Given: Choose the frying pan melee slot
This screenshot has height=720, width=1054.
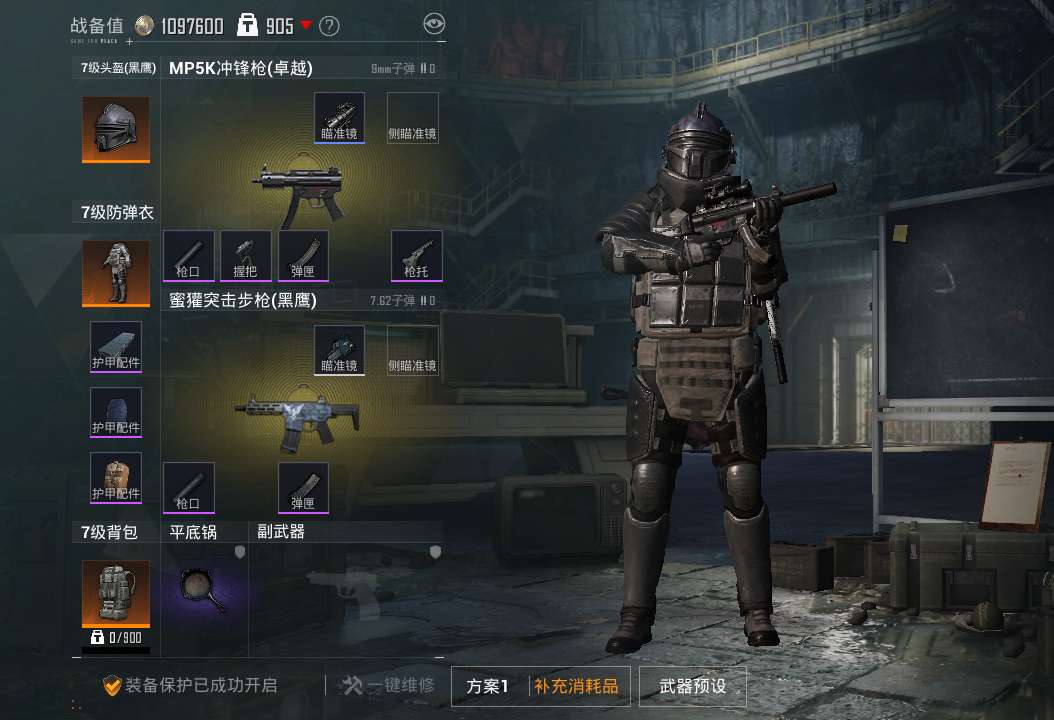Looking at the screenshot, I should tap(203, 591).
